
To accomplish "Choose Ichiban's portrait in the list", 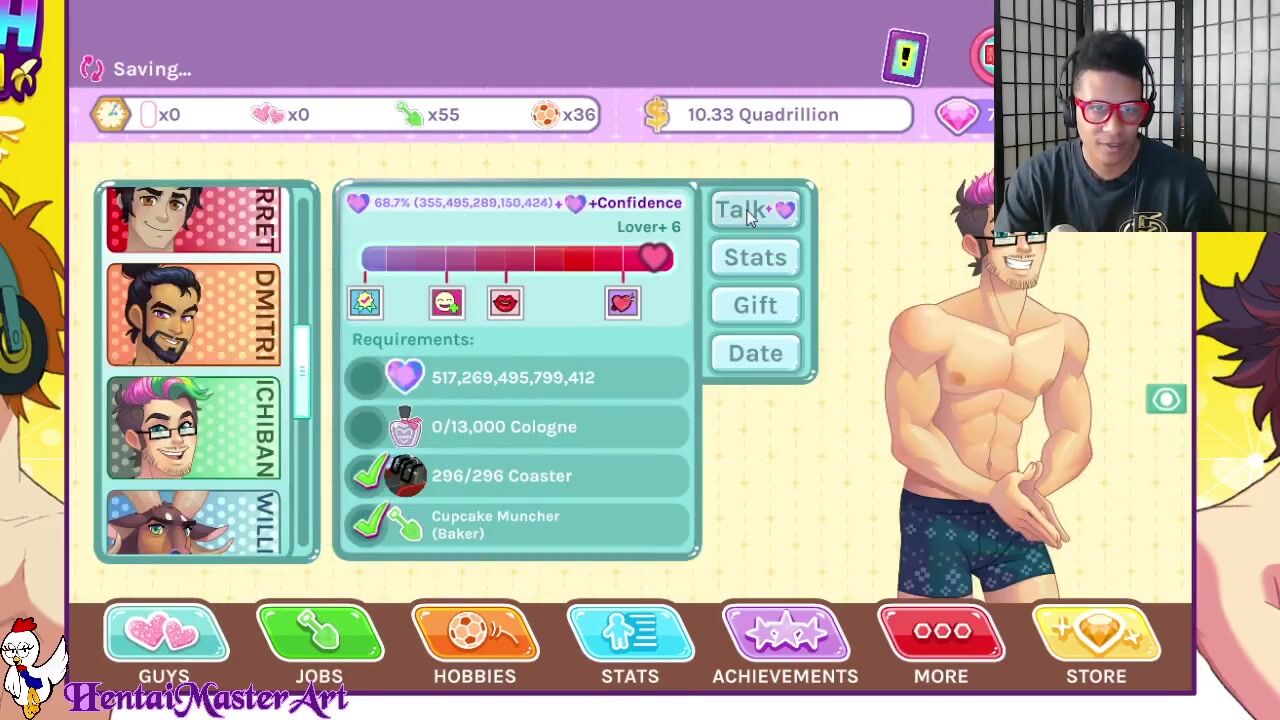I will 193,428.
